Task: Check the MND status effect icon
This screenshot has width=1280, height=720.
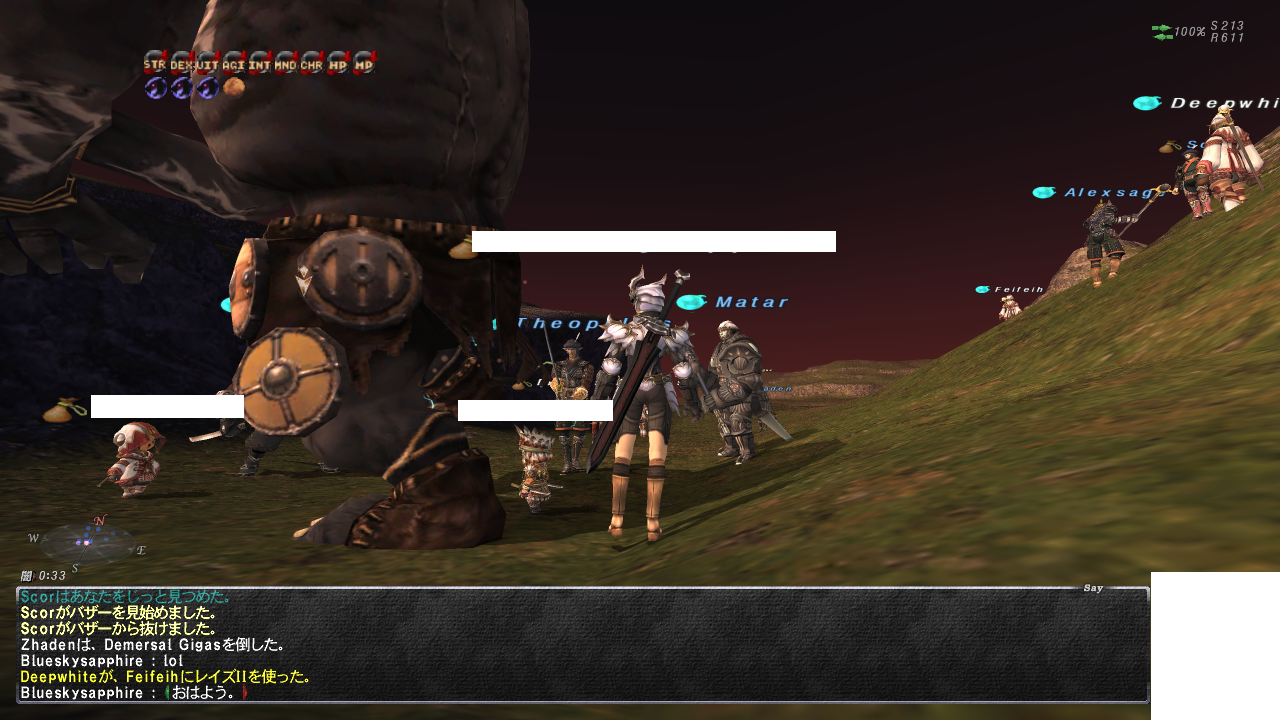Action: (x=285, y=64)
